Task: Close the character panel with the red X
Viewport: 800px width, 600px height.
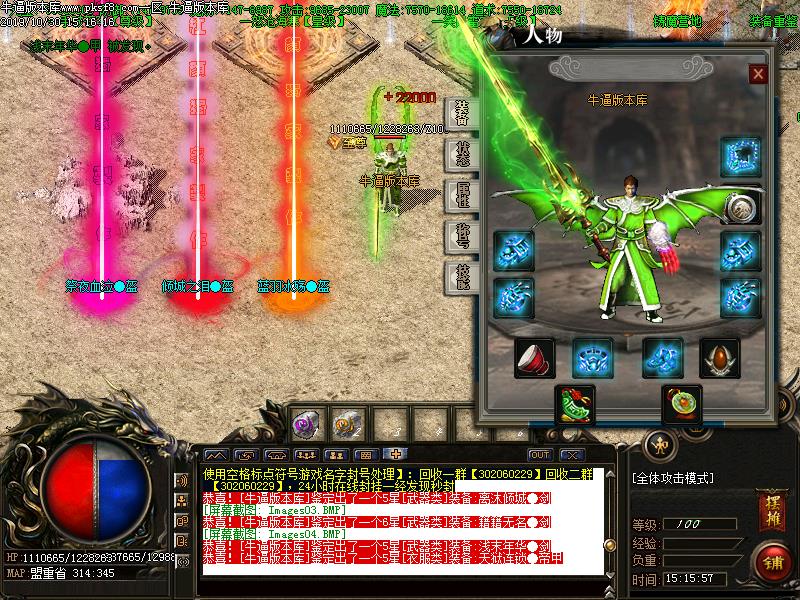Action: click(758, 74)
